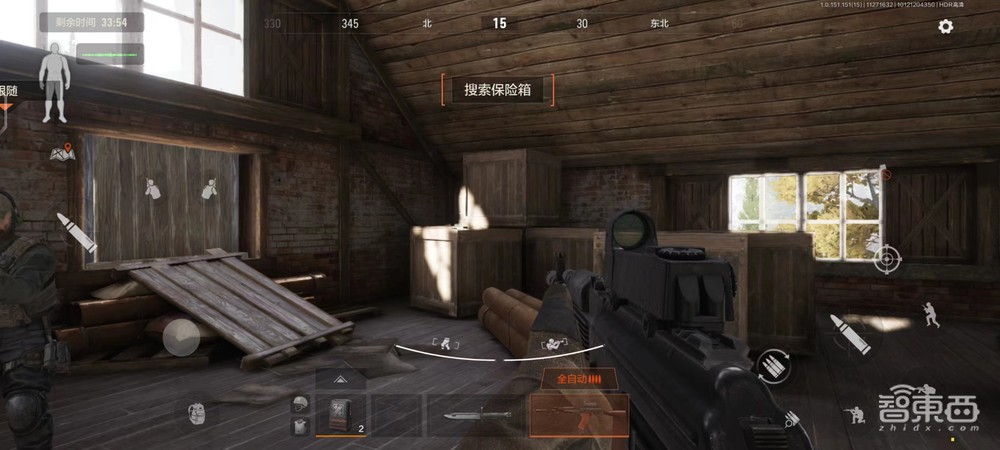Tap the 搜索保险箱 objective prompt
The image size is (1000, 450).
497,90
